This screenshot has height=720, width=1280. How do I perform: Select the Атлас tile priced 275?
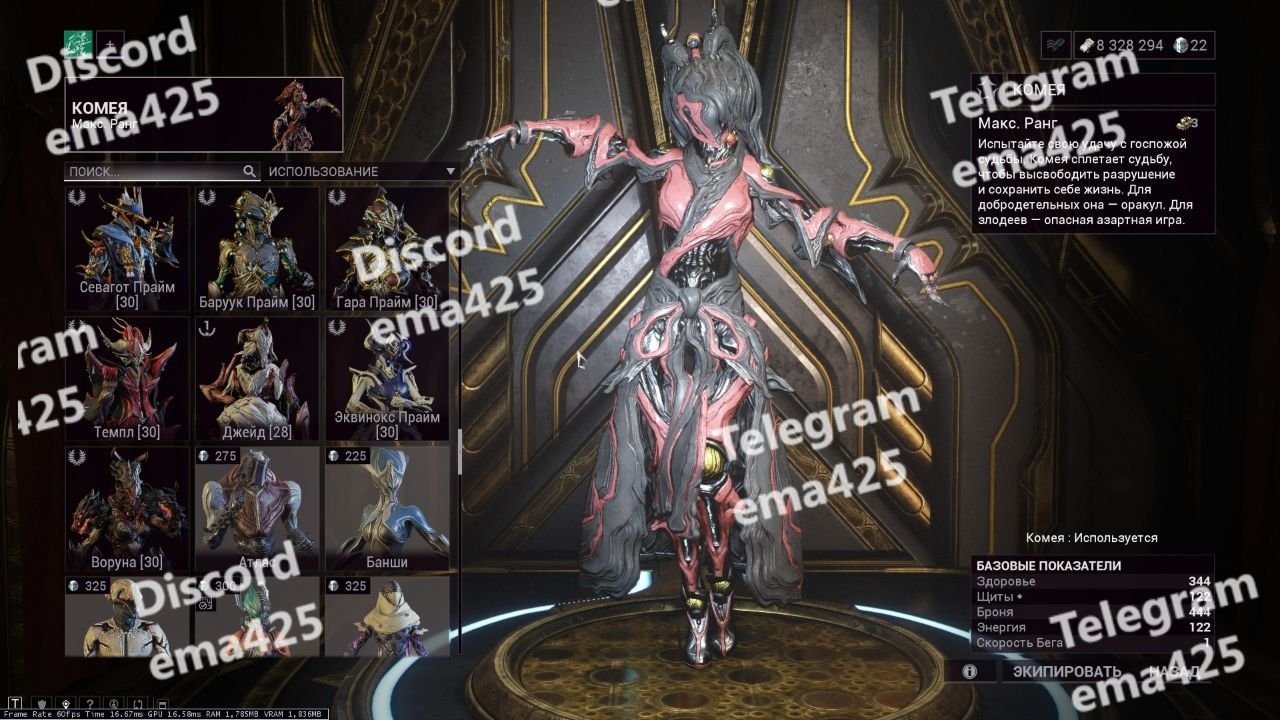[257, 508]
